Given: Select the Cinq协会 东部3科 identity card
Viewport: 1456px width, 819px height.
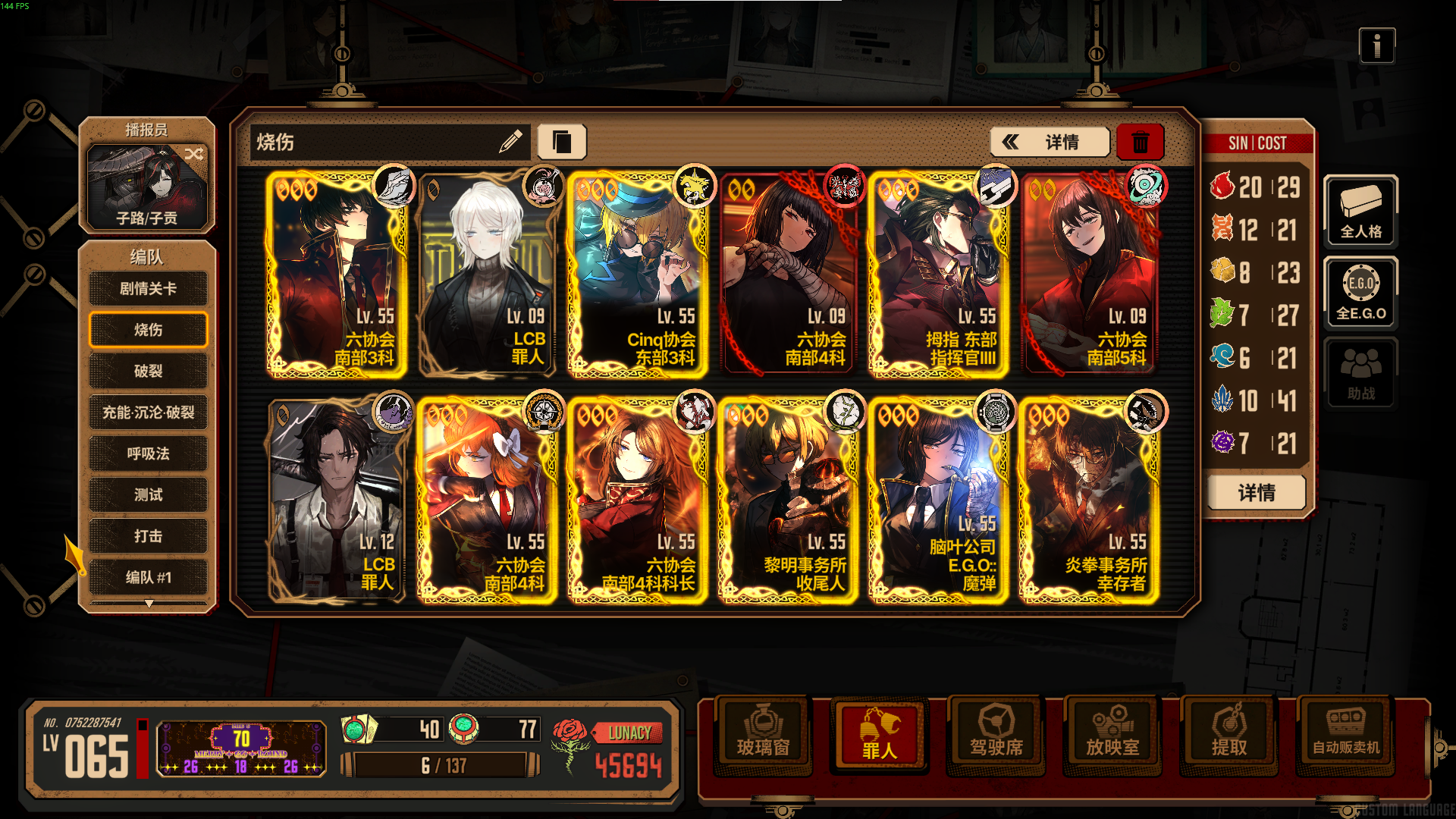Looking at the screenshot, I should (x=637, y=275).
